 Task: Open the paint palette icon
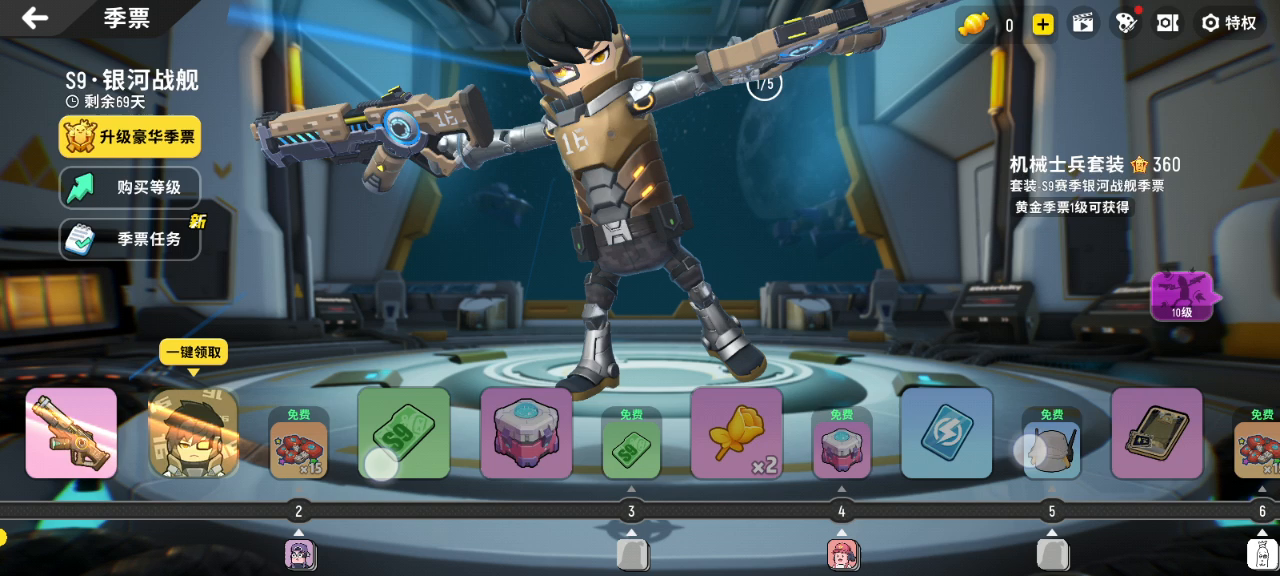pyautogui.click(x=1126, y=23)
